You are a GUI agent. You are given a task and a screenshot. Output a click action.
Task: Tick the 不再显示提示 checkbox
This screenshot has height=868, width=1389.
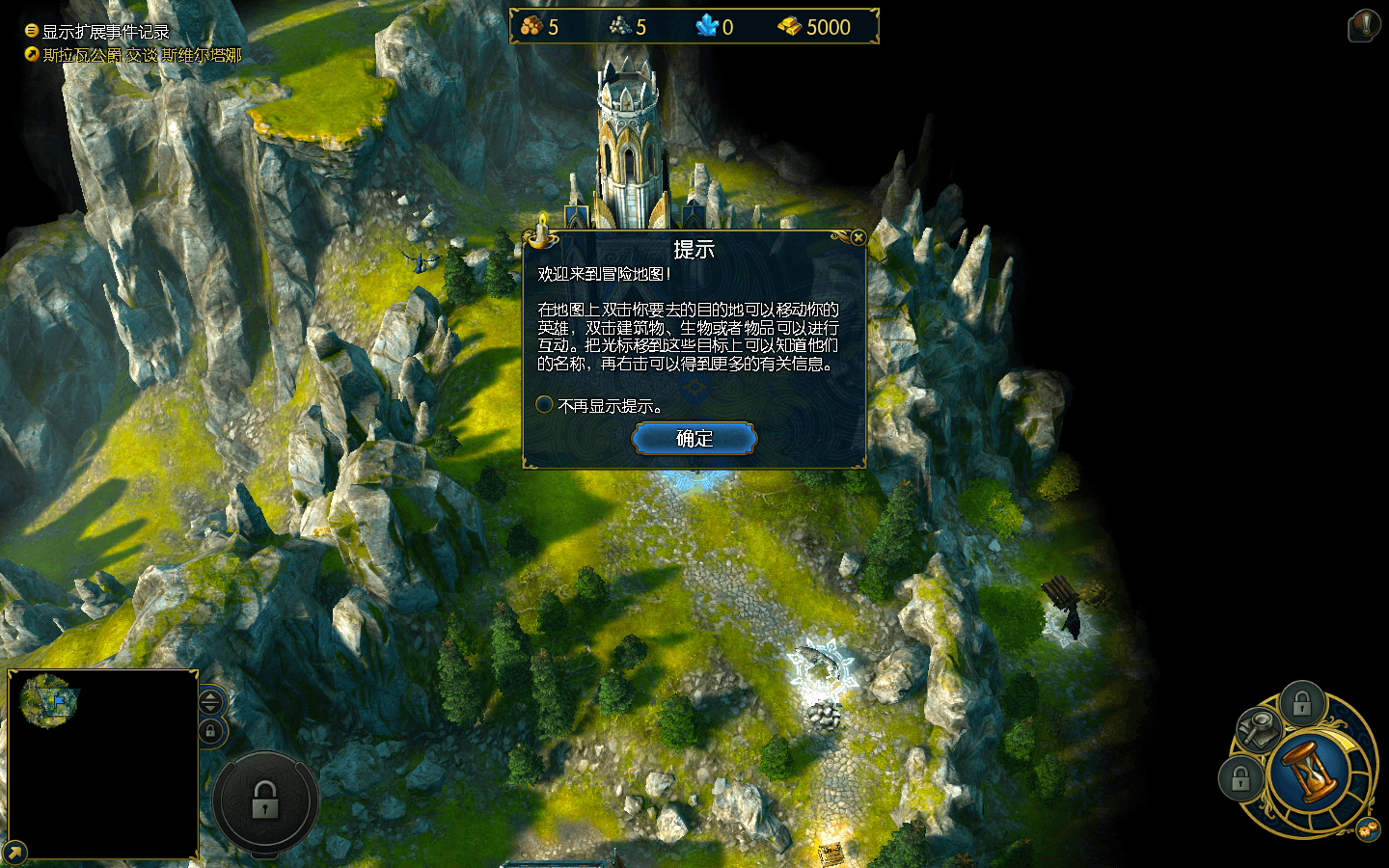coord(545,405)
